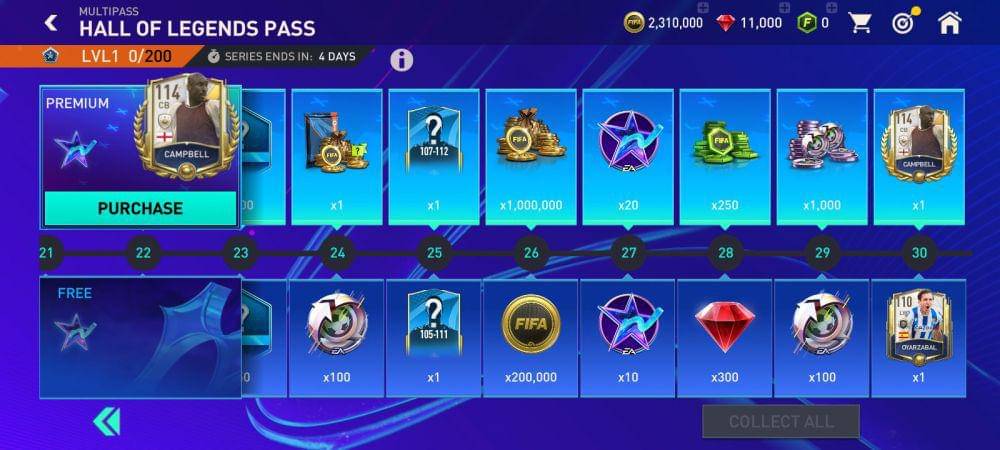1000x450 pixels.
Task: Open the series info icon
Action: 401,60
